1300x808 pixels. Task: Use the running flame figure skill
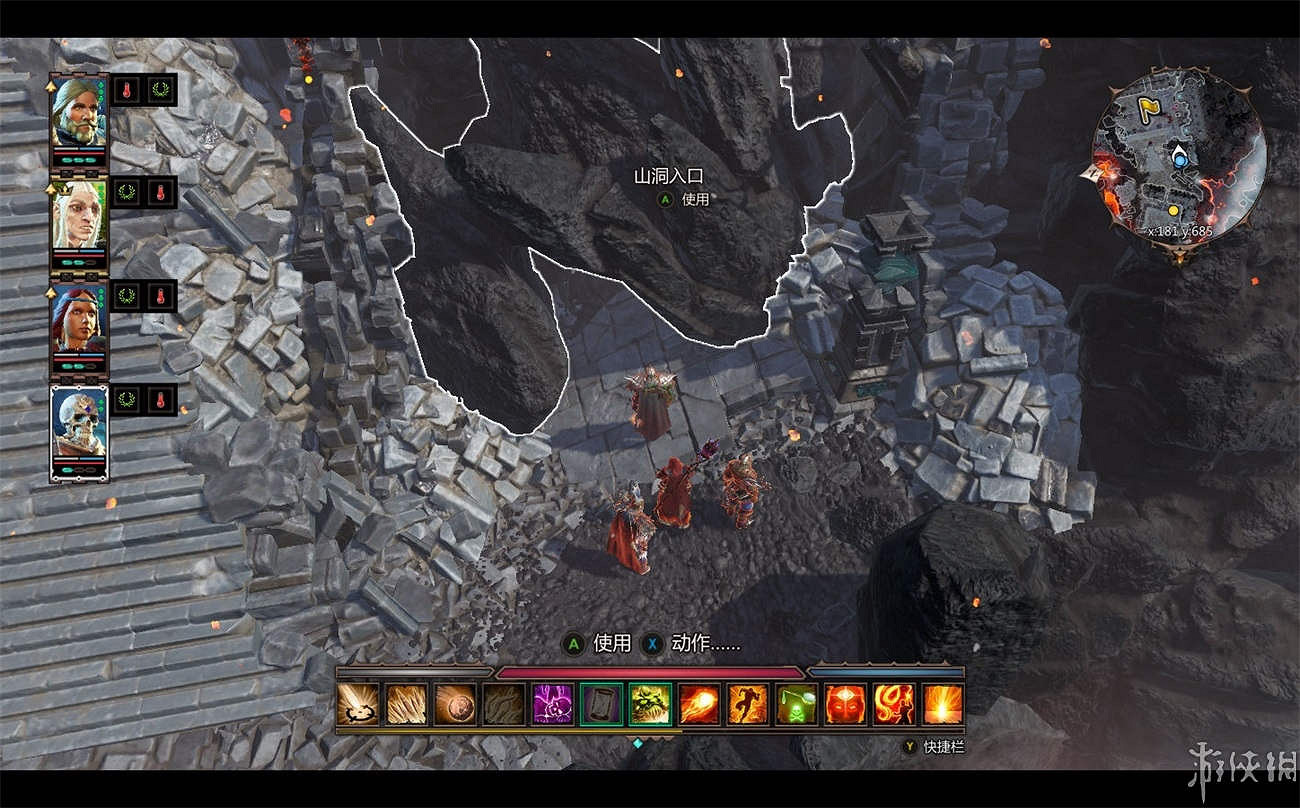[x=747, y=704]
